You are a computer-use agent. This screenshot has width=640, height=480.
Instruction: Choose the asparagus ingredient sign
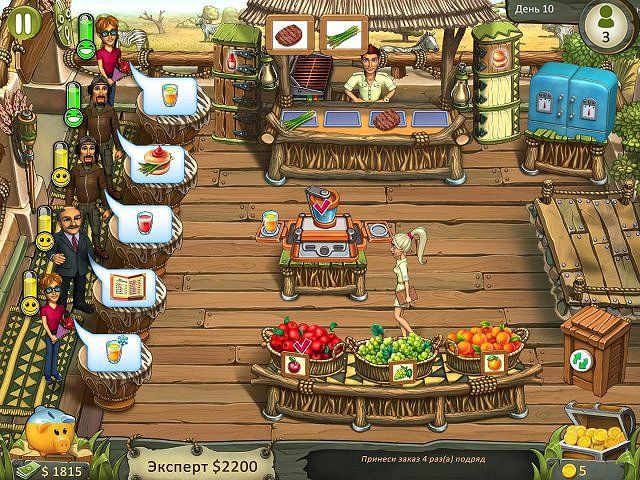(x=341, y=32)
